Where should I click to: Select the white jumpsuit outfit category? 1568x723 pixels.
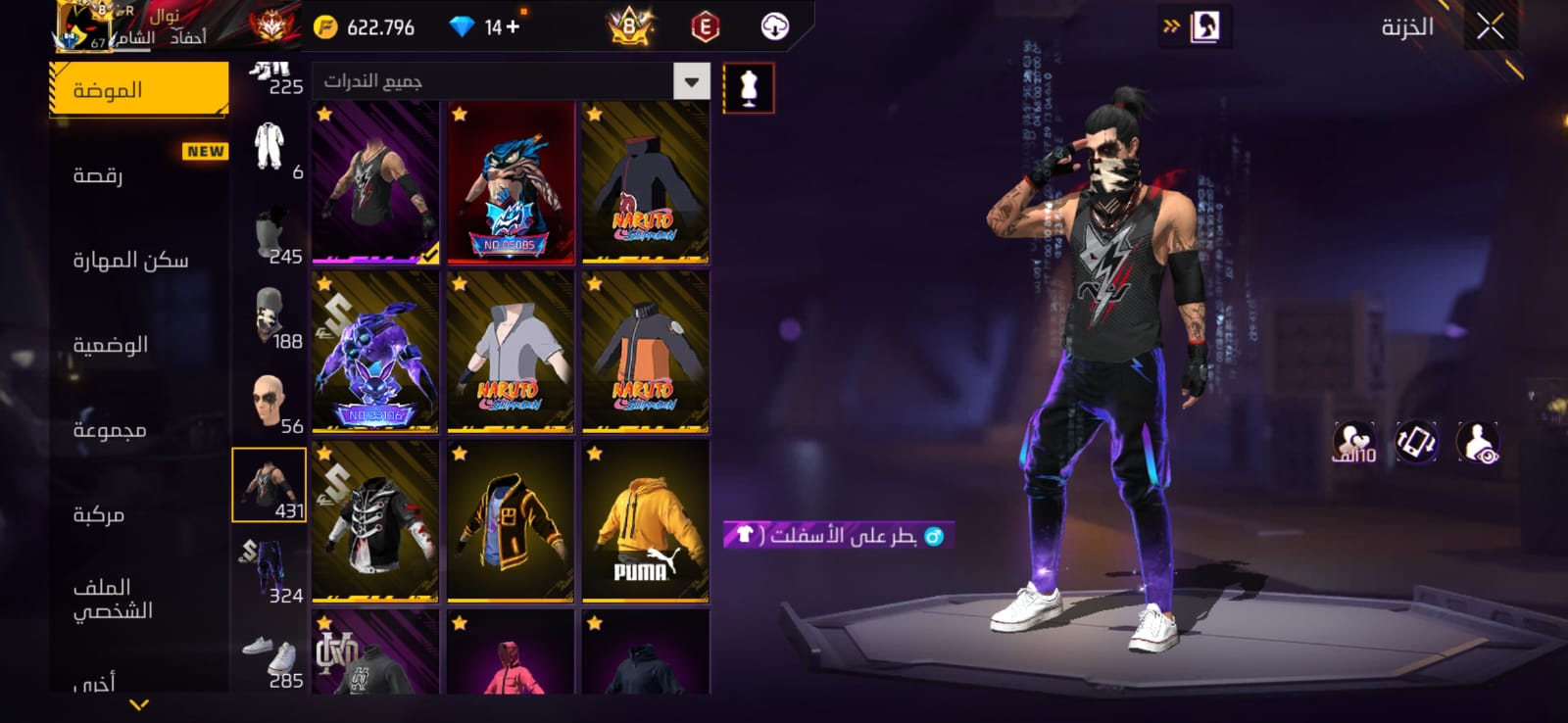click(x=269, y=147)
